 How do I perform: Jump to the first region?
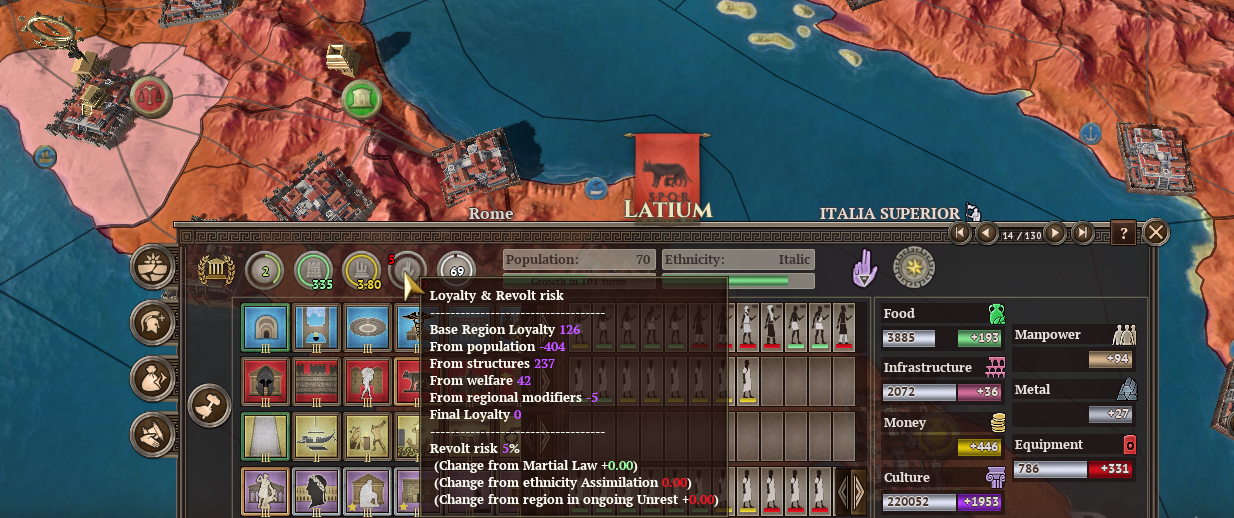tap(961, 234)
